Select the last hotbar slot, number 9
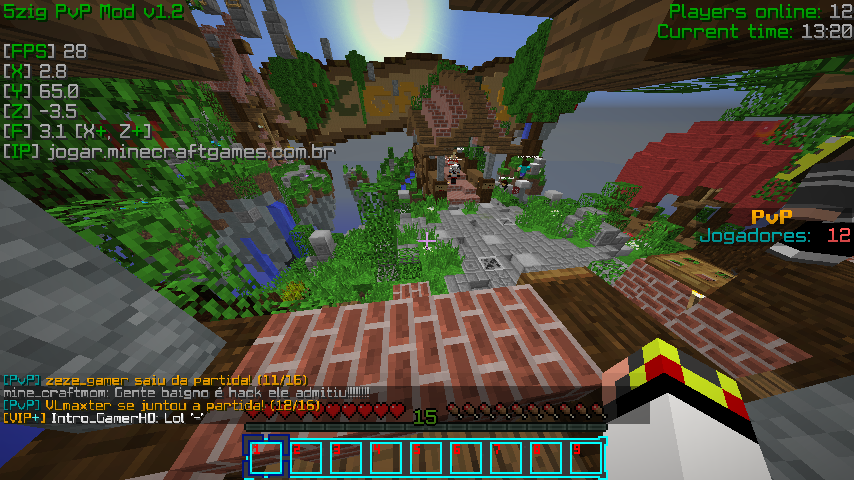Viewport: 854px width, 480px height. 586,458
